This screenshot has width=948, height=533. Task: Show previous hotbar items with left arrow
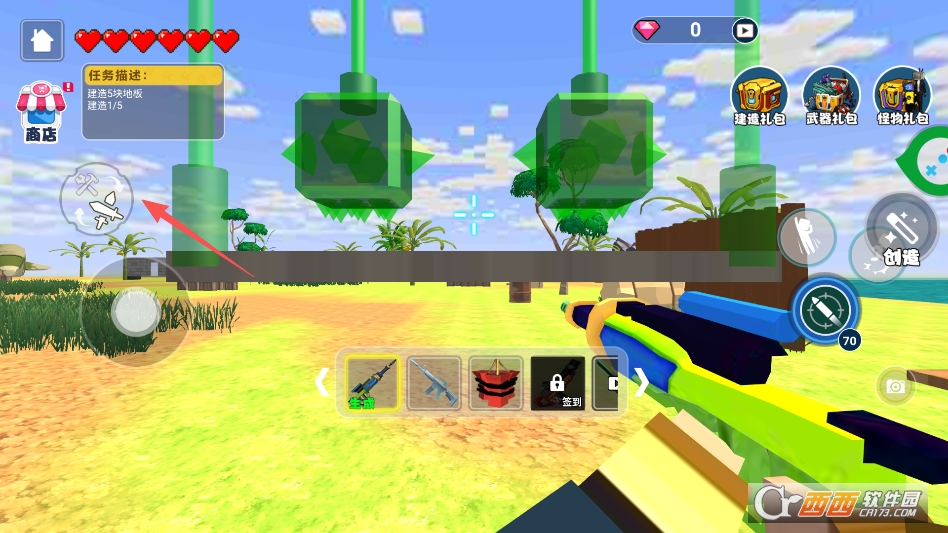click(x=322, y=382)
